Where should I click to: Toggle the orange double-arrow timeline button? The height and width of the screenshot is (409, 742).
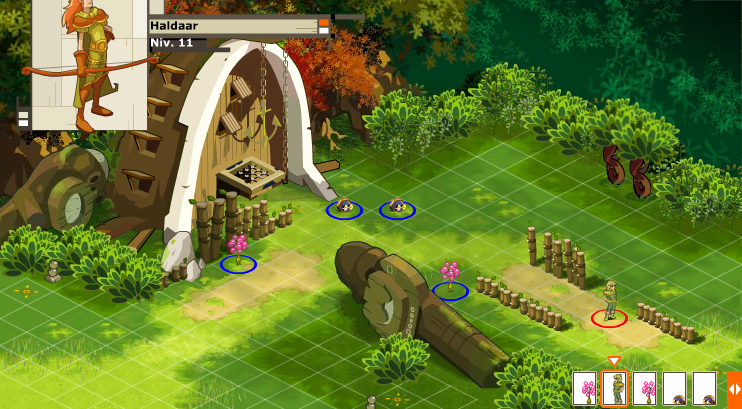point(733,388)
